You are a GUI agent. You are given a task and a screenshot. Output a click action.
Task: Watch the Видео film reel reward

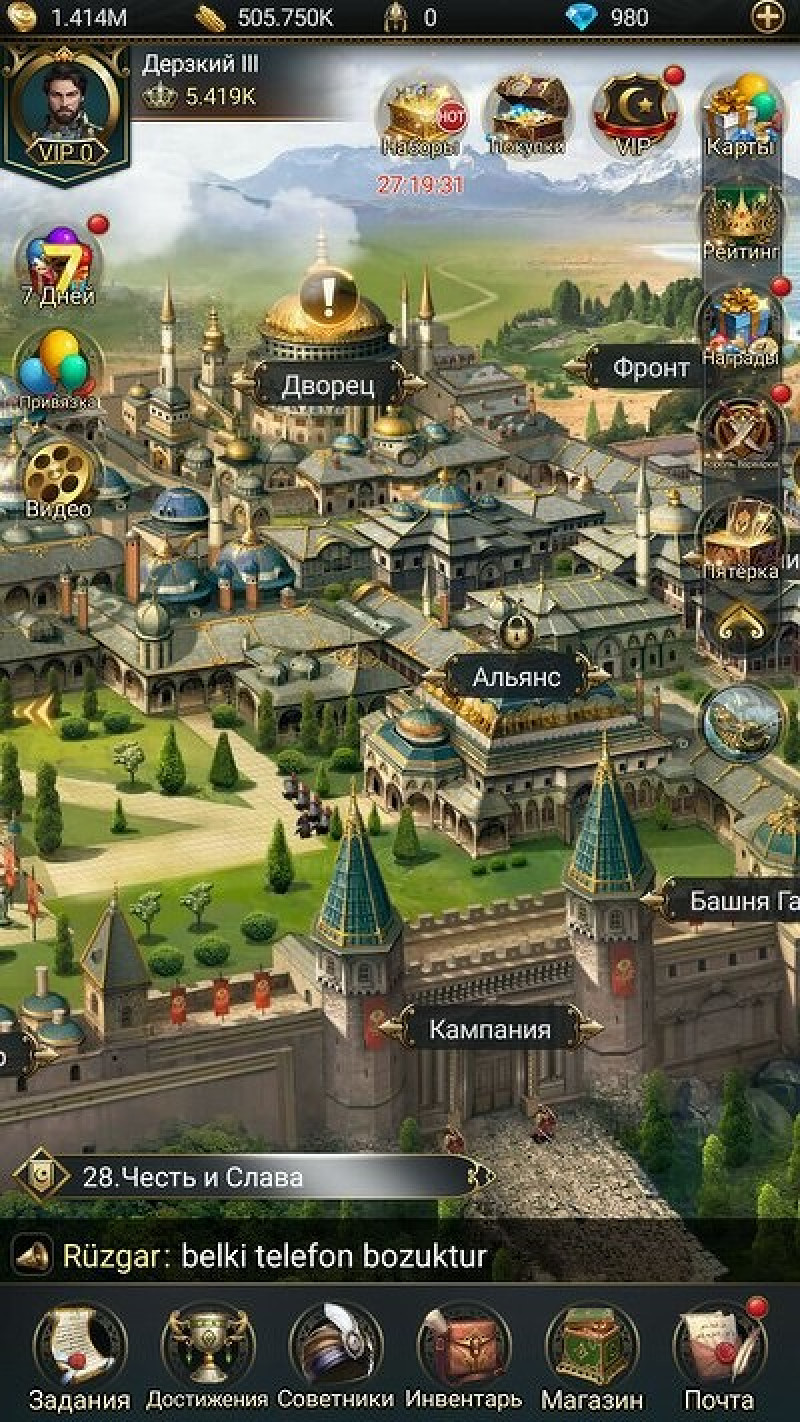pyautogui.click(x=58, y=478)
